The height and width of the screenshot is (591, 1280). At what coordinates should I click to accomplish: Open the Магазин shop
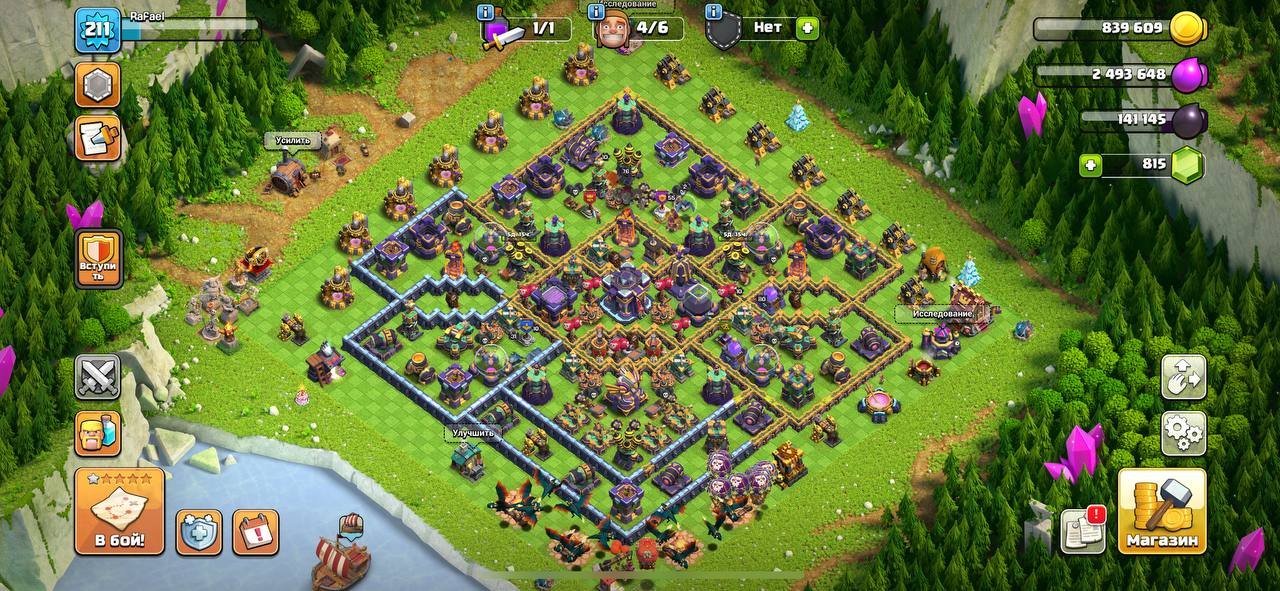(x=1161, y=511)
